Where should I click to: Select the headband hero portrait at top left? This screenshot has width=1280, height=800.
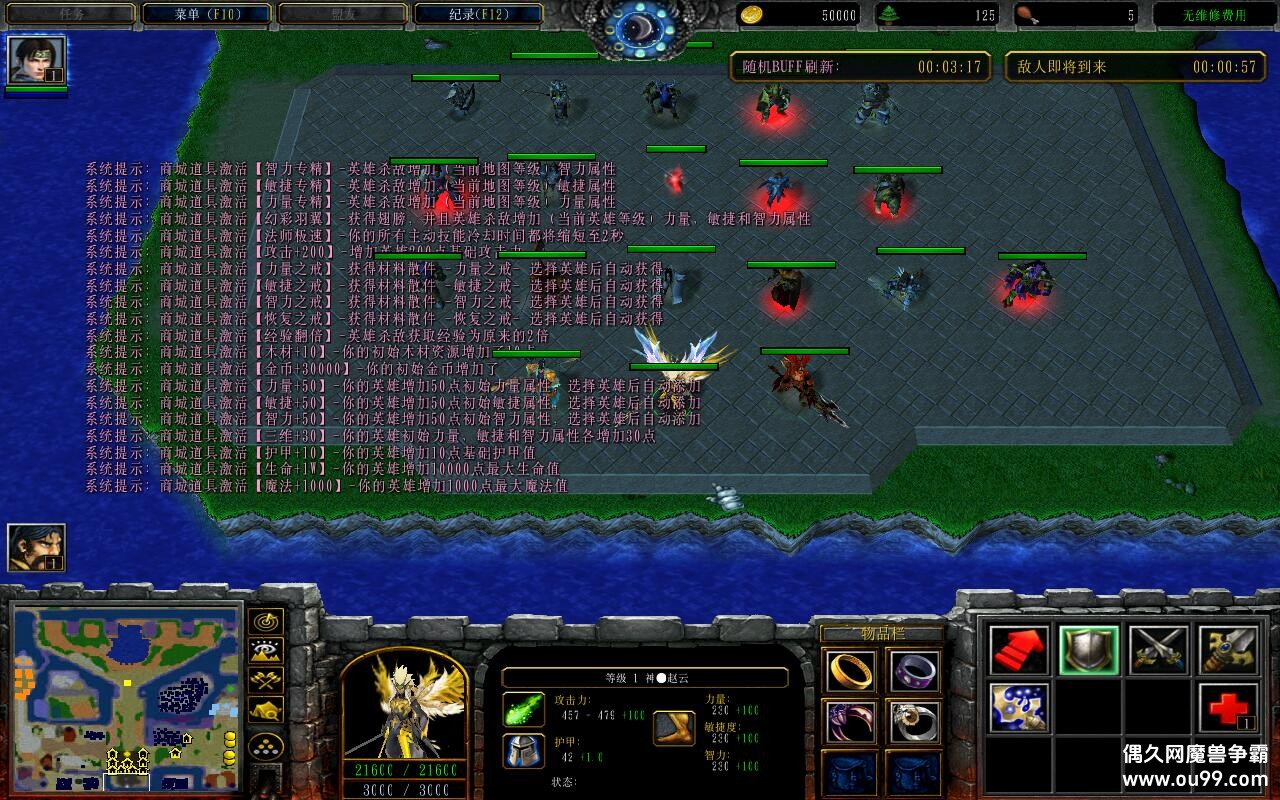(x=37, y=61)
